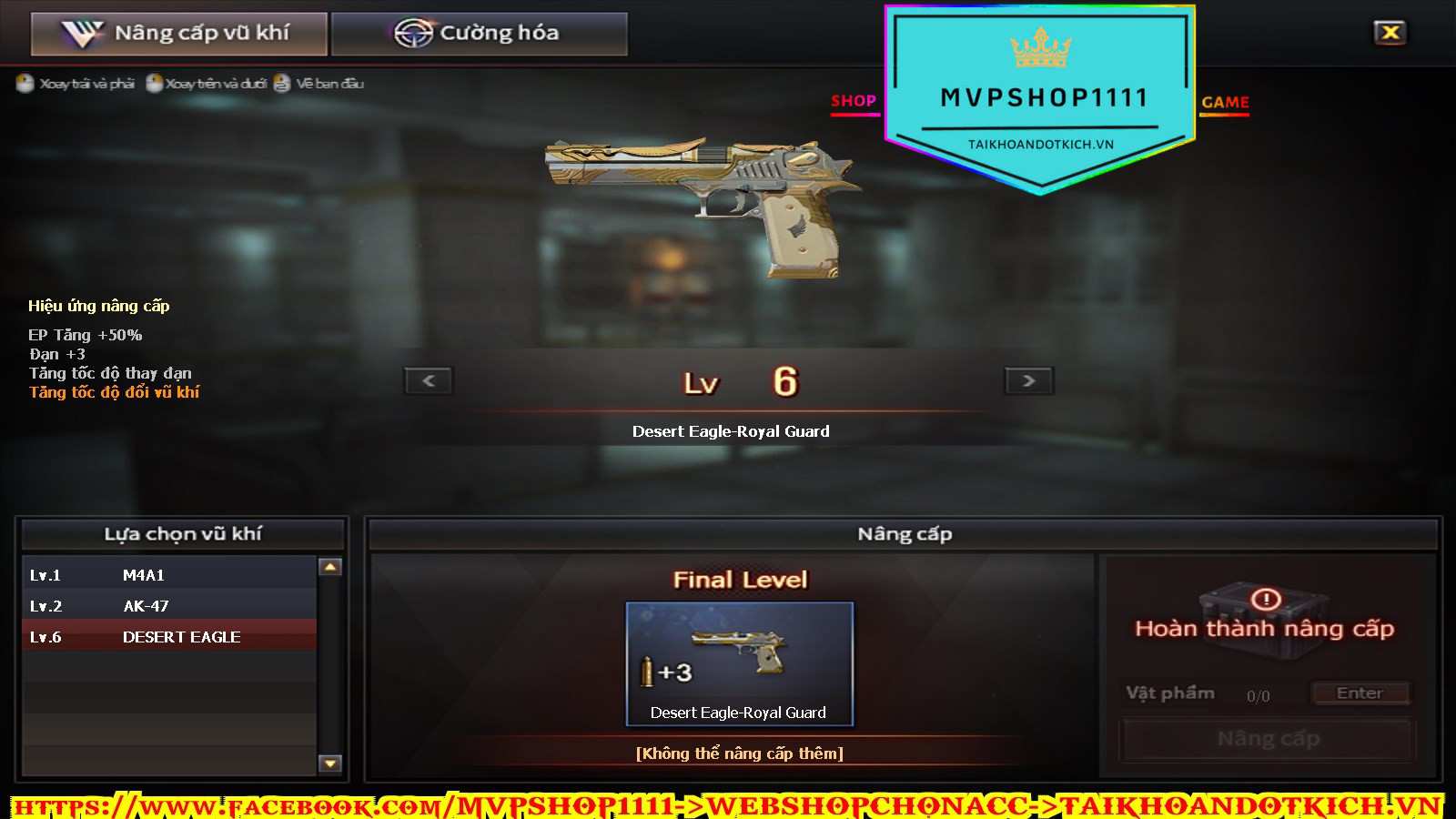The width and height of the screenshot is (1456, 819).
Task: Show the next weapon level
Action: 1028,380
